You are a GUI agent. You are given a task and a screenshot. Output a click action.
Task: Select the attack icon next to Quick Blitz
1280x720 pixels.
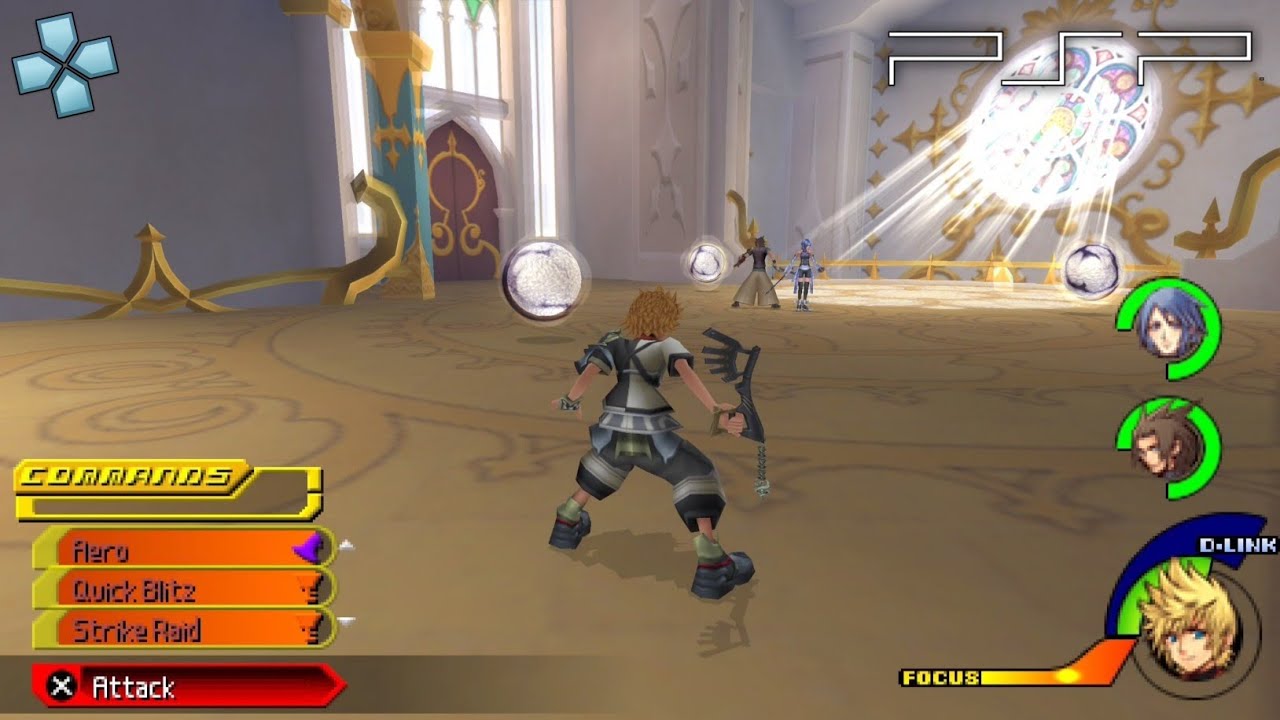tap(311, 590)
